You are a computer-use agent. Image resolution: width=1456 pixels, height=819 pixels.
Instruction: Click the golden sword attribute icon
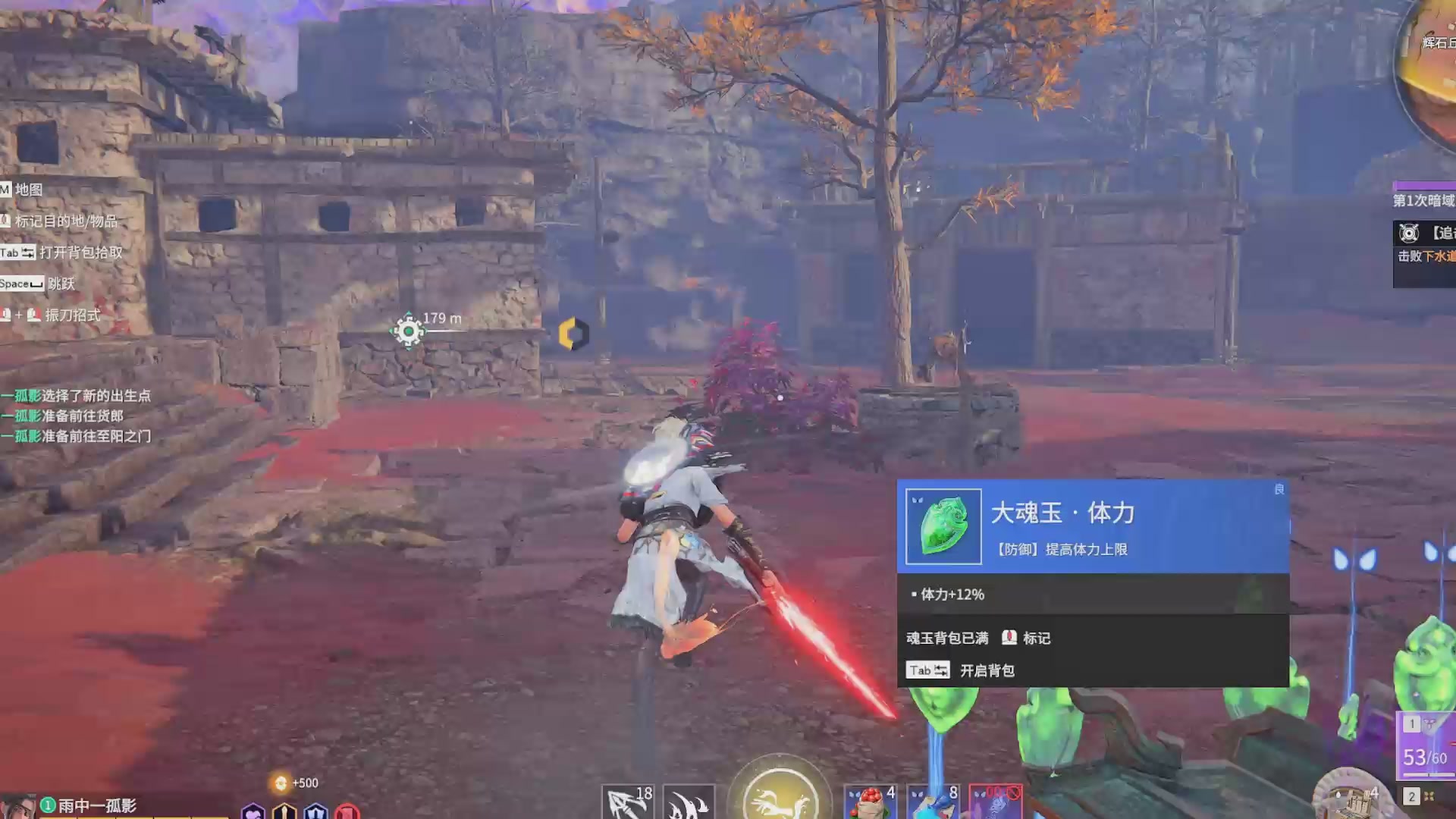[284, 811]
